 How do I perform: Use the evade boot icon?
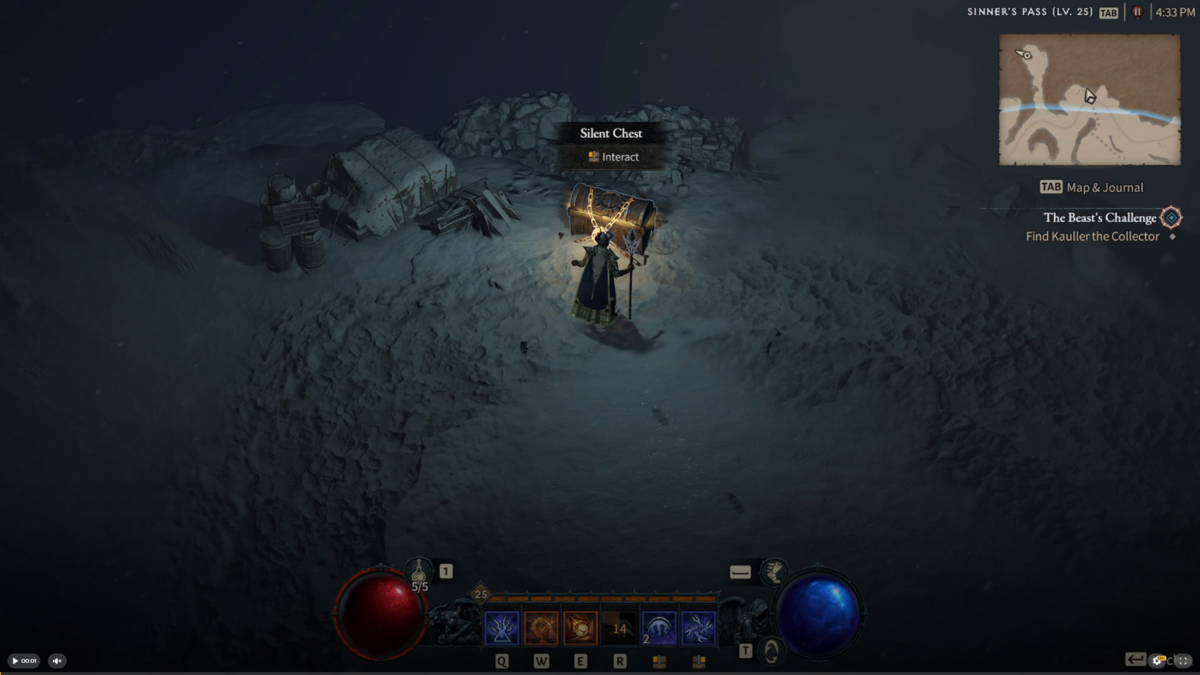[x=771, y=571]
